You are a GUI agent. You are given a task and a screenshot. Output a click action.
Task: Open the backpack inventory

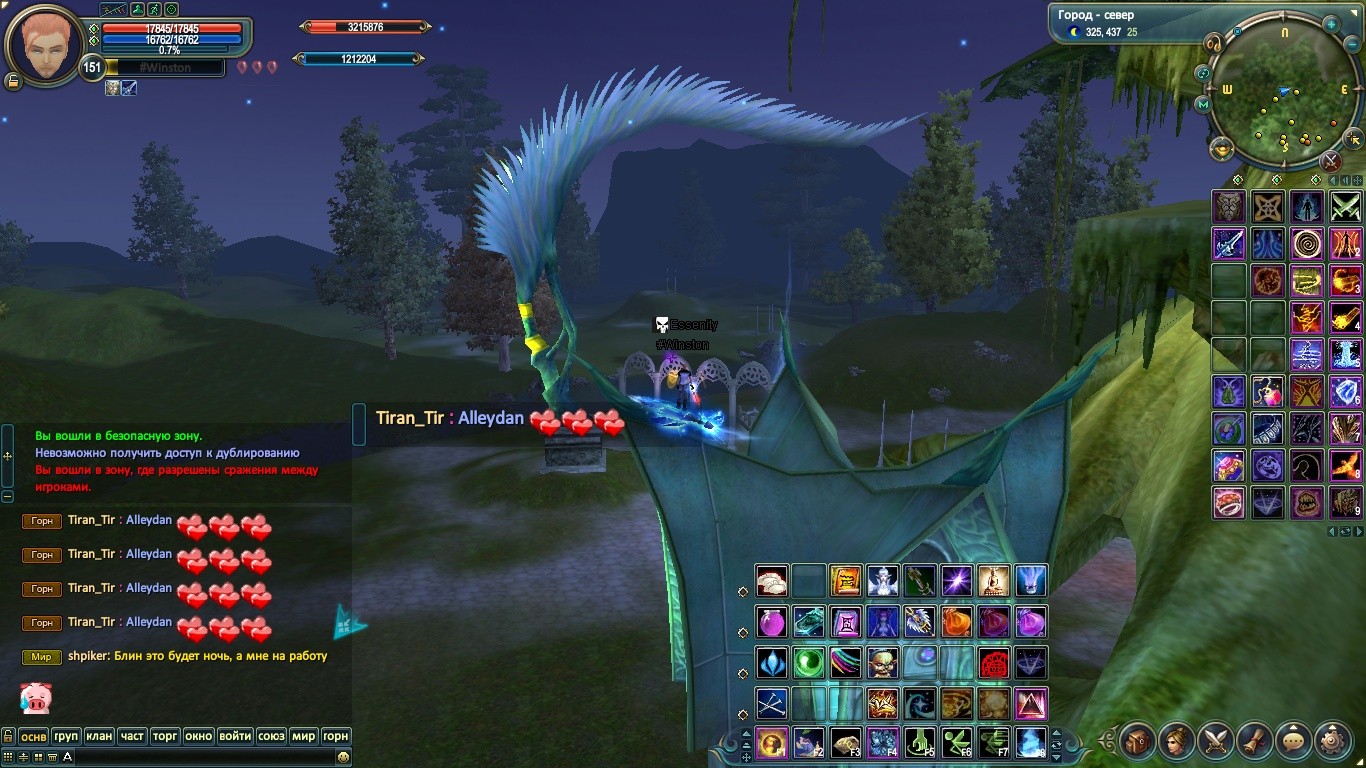[x=1138, y=741]
